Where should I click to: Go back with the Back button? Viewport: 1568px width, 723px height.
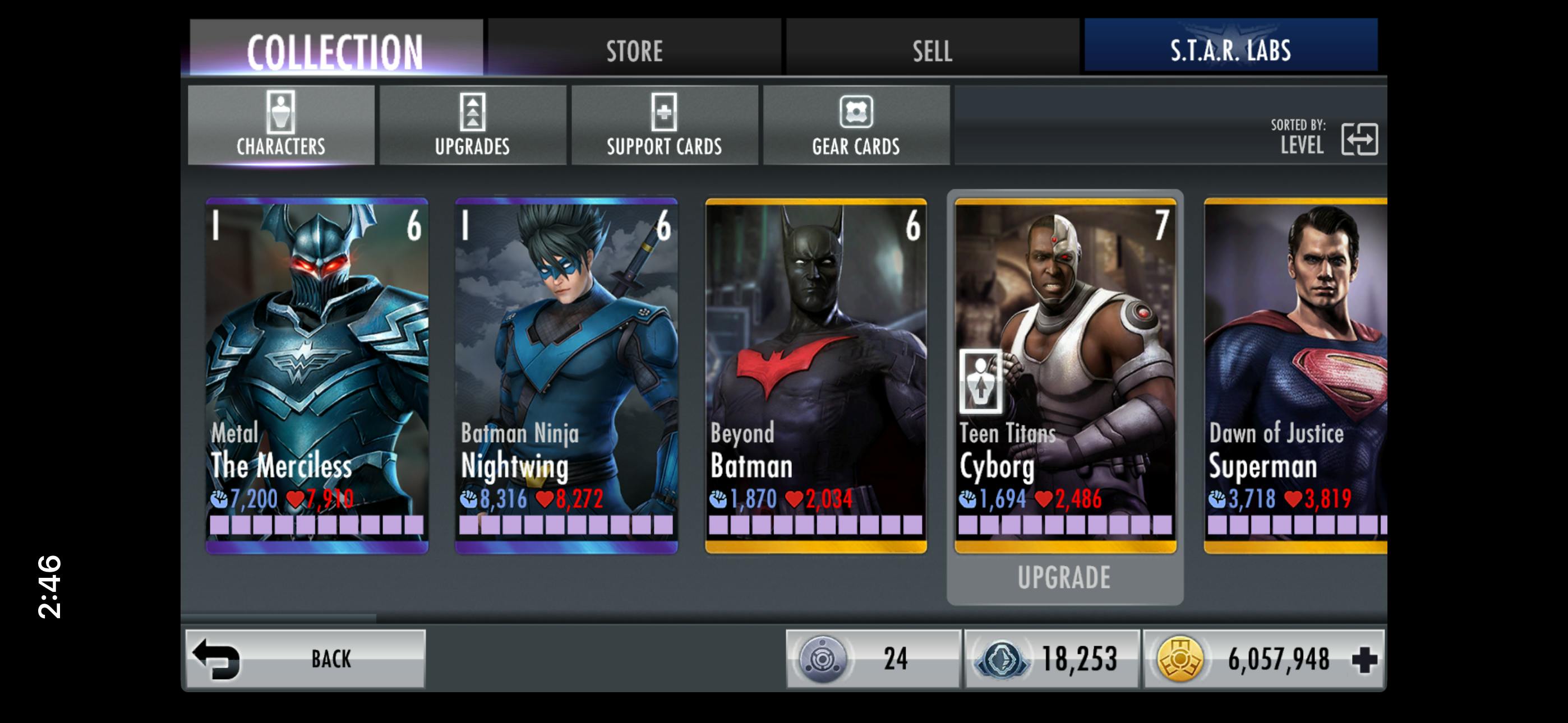(305, 659)
